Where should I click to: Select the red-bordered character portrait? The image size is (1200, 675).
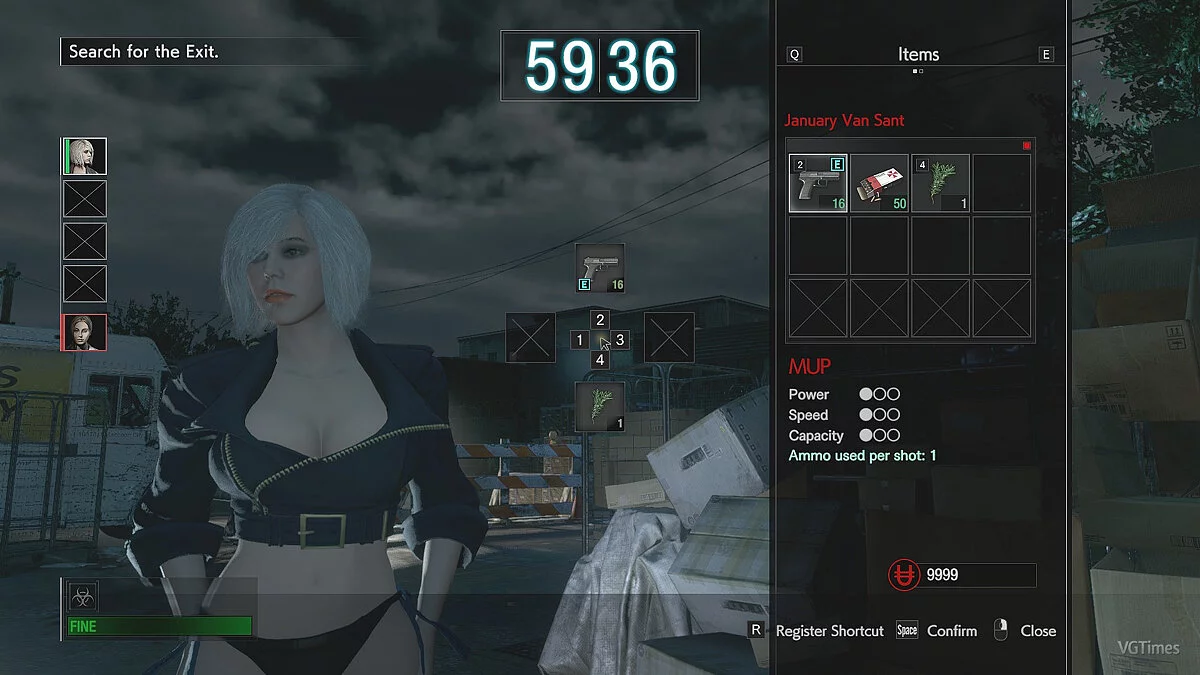pos(85,332)
